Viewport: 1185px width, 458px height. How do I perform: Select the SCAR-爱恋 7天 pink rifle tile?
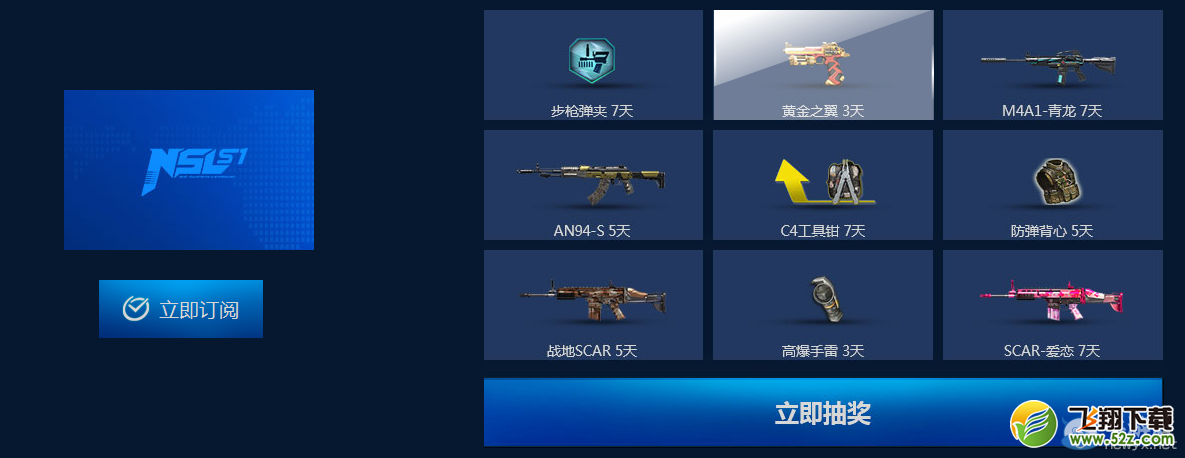tap(1052, 305)
